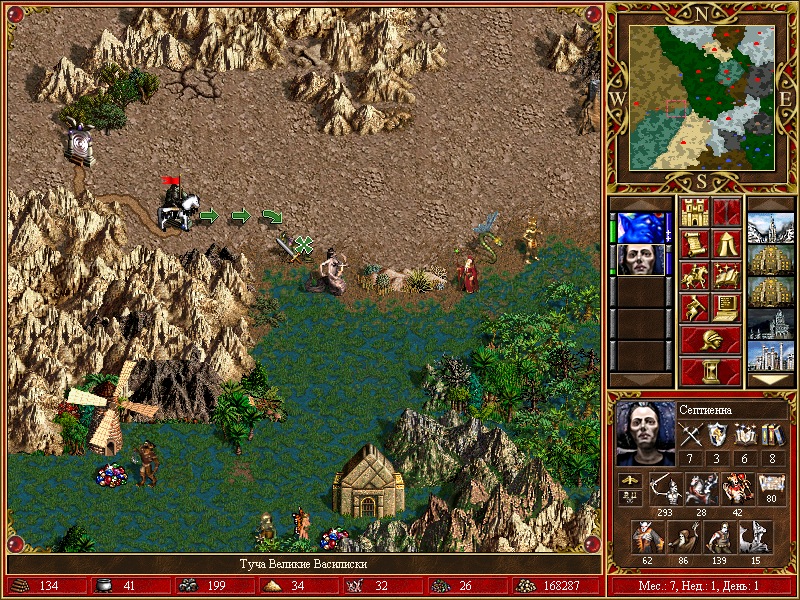Select the snowy Tower town thumbnail
The height and width of the screenshot is (600, 800).
[770, 228]
